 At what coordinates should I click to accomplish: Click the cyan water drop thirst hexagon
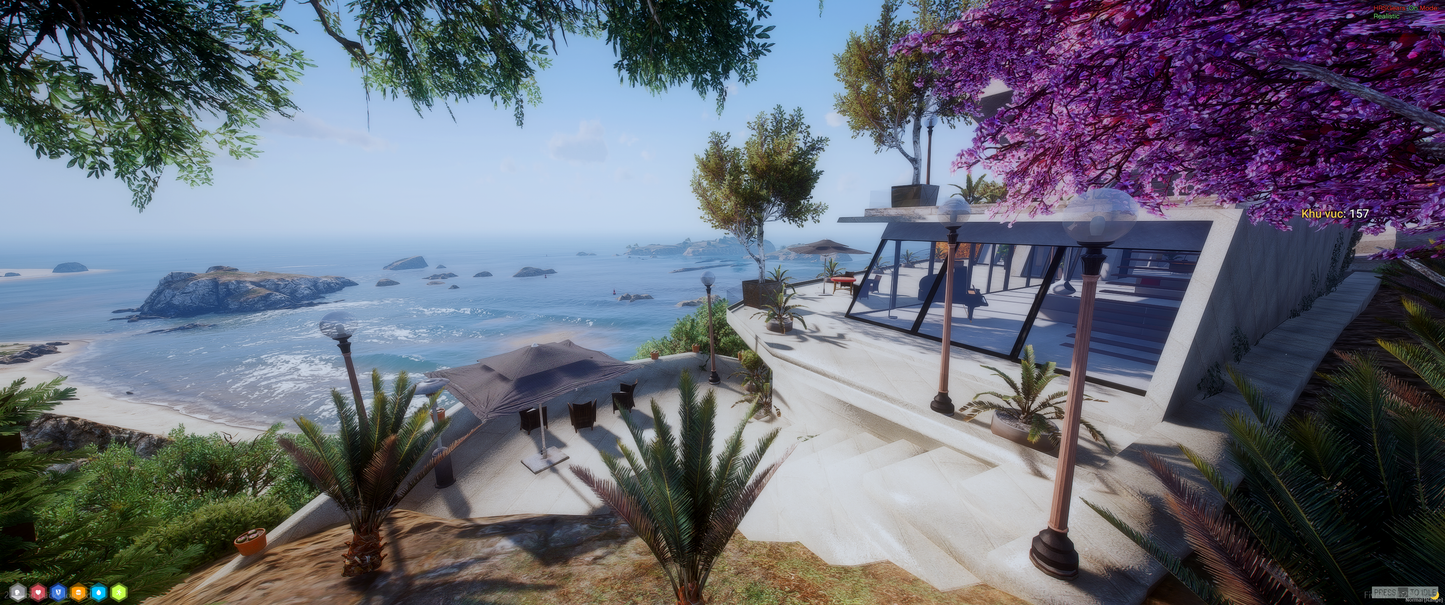point(98,592)
